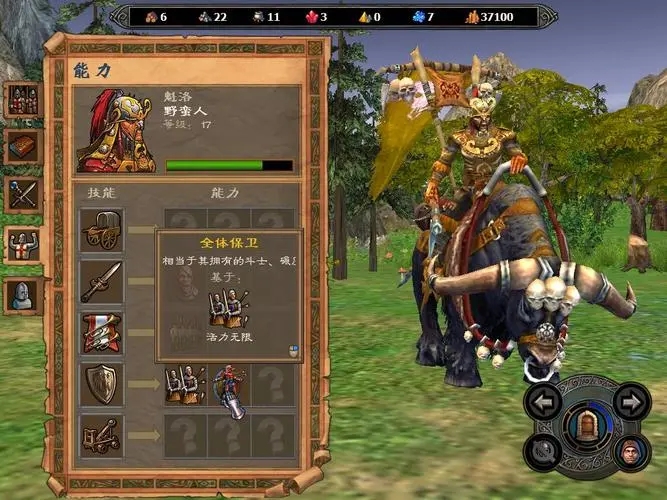Pick the shield defense skill icon
This screenshot has width=667, height=500.
coord(102,384)
